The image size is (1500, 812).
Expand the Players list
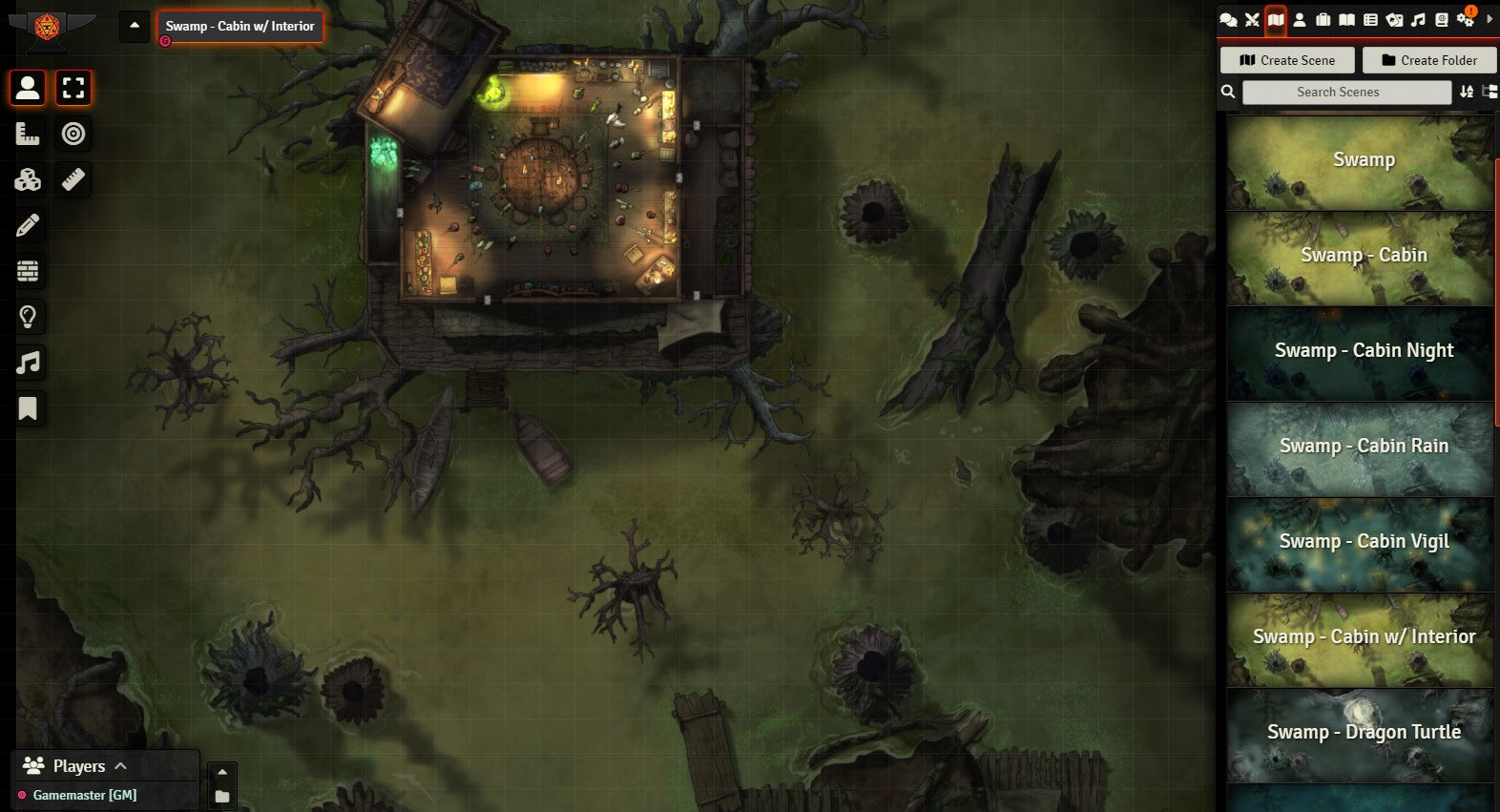pyautogui.click(x=120, y=765)
